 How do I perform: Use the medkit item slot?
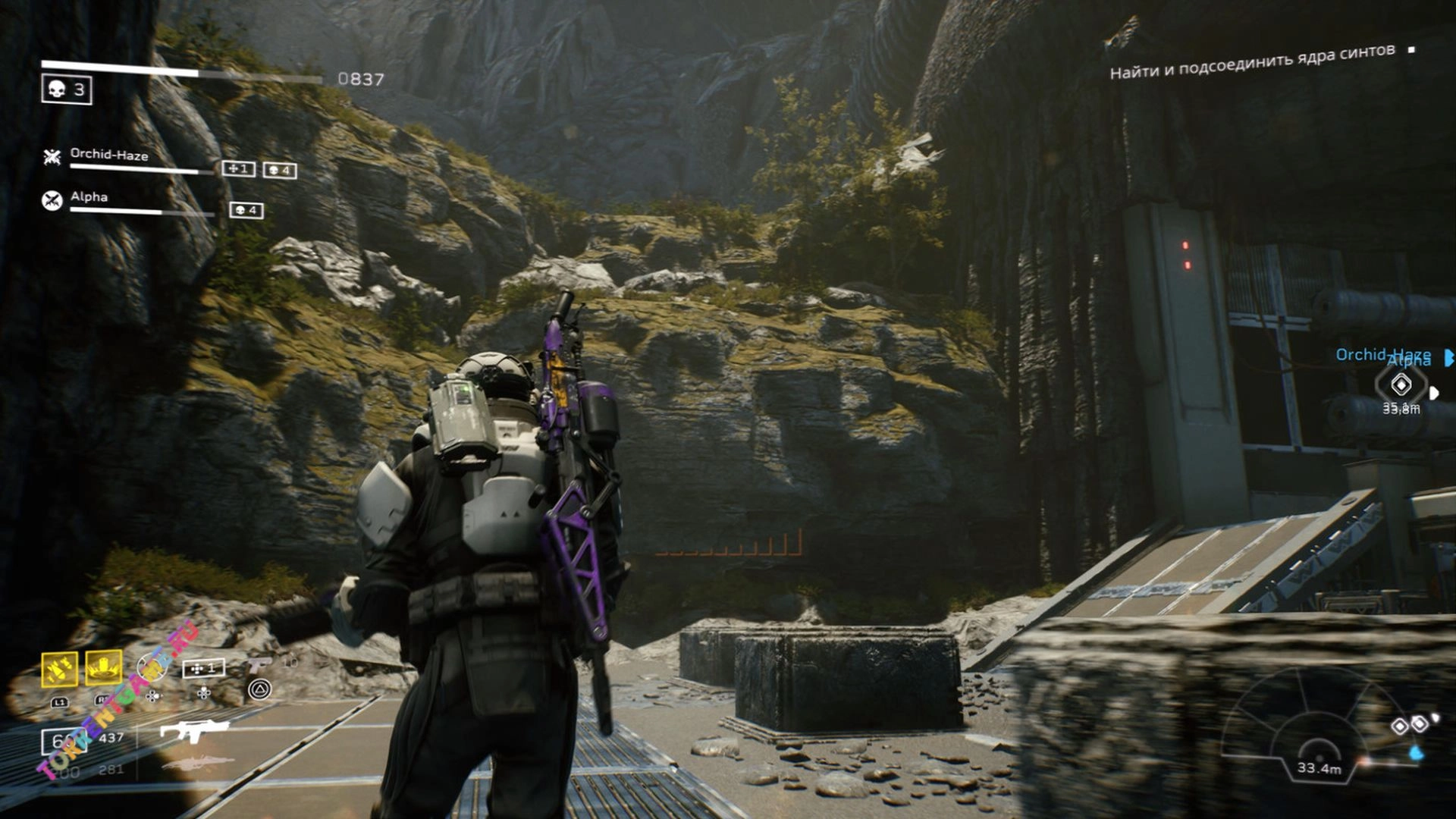203,669
